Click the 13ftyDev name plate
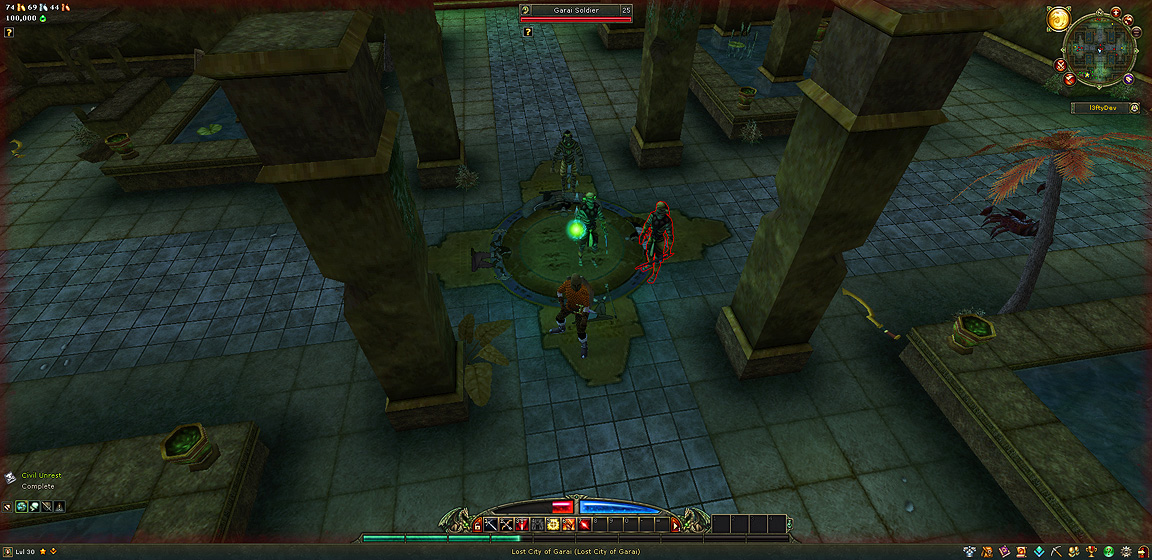This screenshot has width=1152, height=560. (x=1102, y=107)
